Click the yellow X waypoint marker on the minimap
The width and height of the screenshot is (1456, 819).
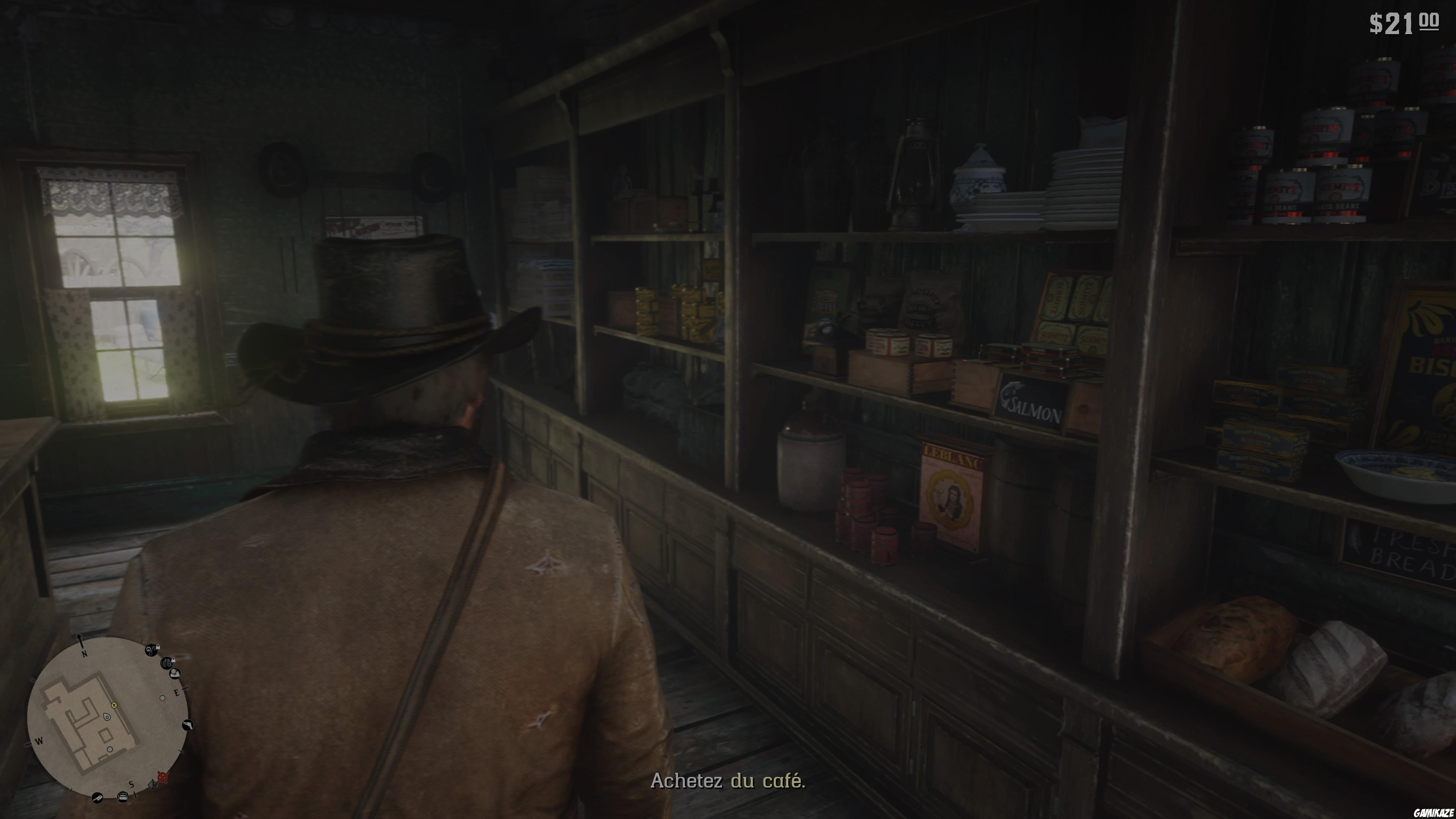tap(115, 706)
